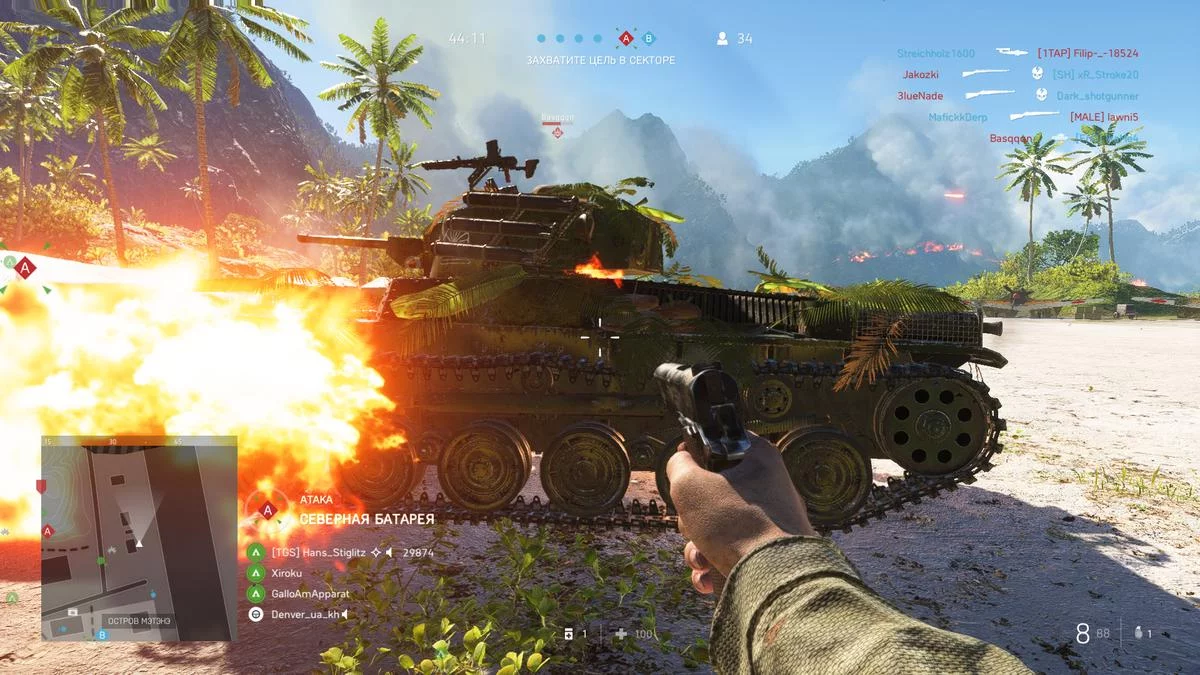Click the red A objective marker at screen edge
This screenshot has width=1200, height=675.
(x=25, y=268)
